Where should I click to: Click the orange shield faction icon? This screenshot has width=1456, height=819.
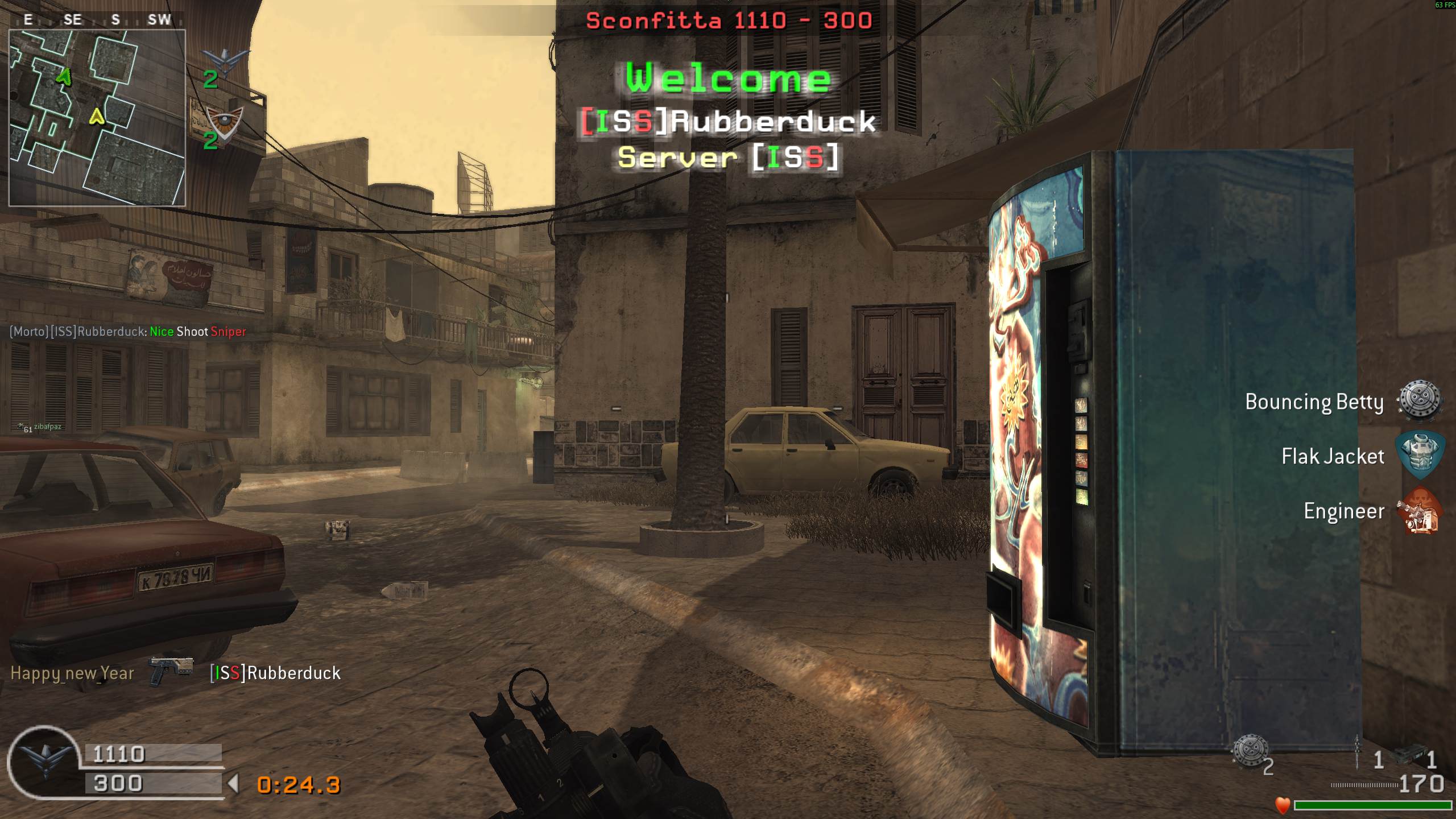224,124
